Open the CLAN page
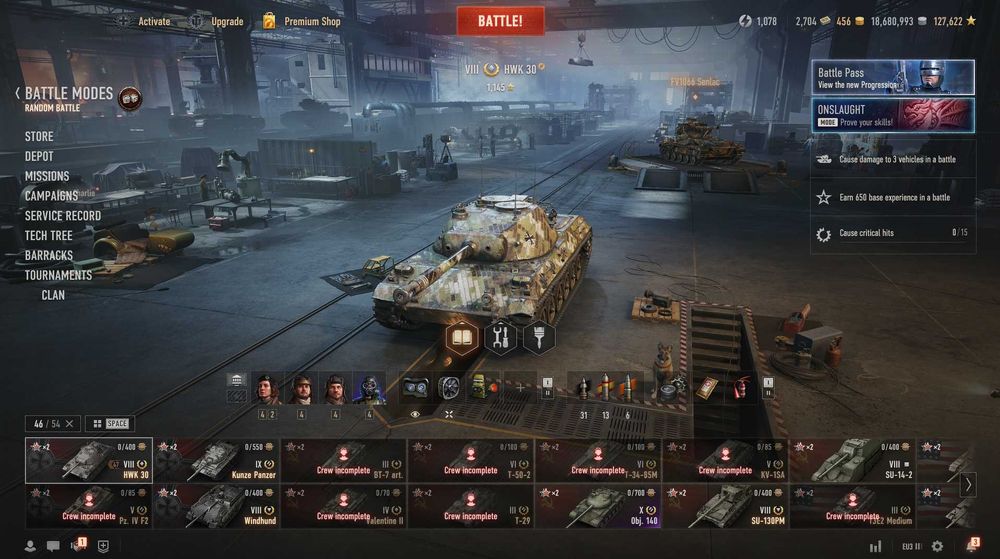Screen dimensions: 1000x559 (x=53, y=295)
